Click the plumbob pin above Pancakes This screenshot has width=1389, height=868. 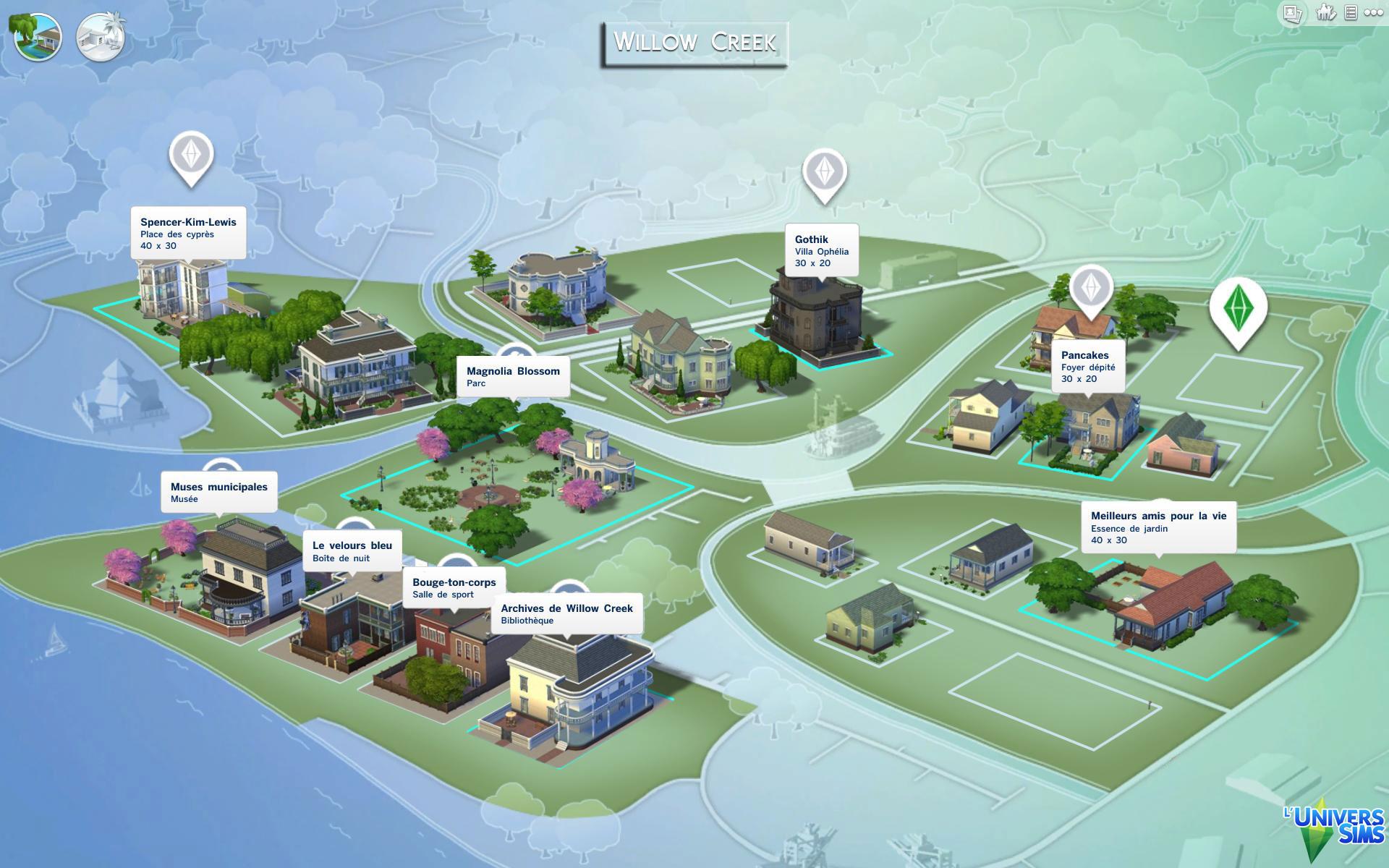coord(1091,289)
